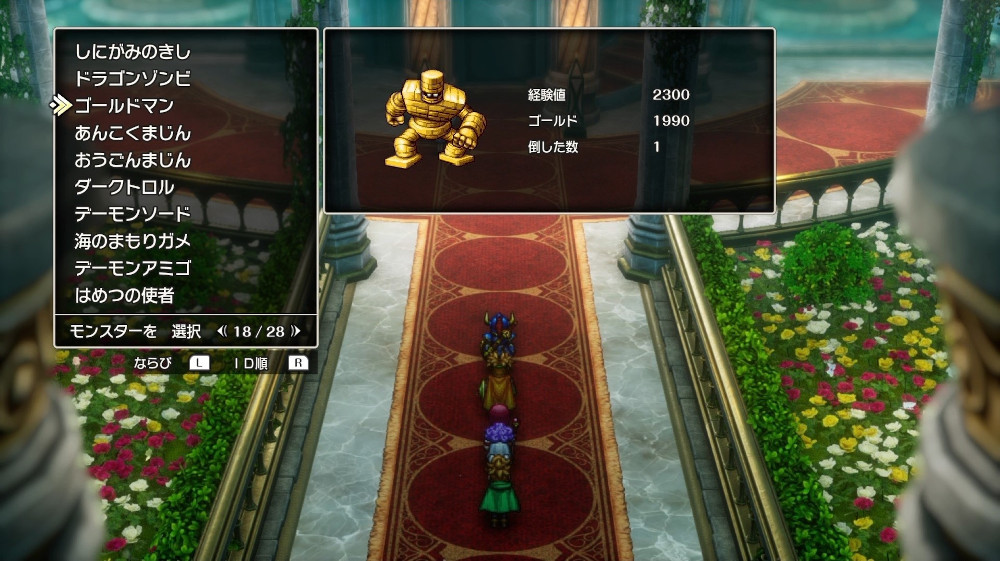Select おうごんまじん from the list

(x=132, y=160)
